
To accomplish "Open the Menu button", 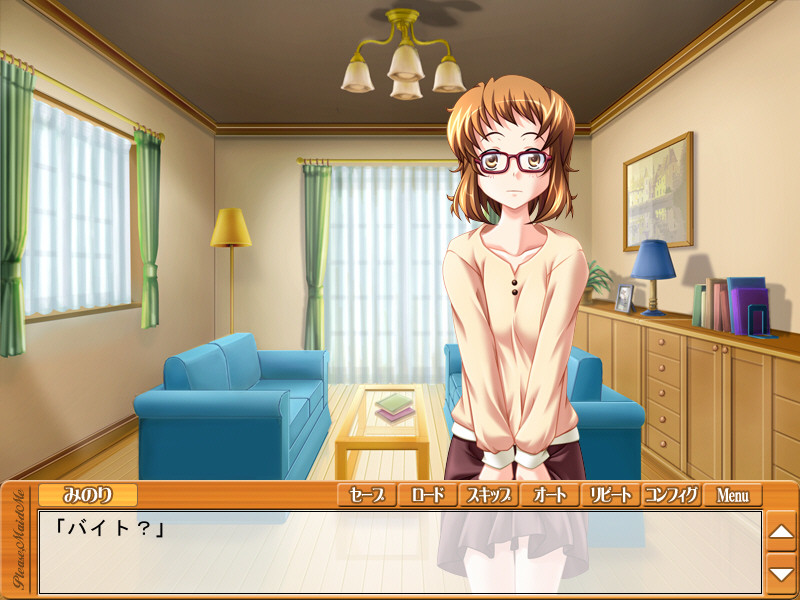I will coord(732,495).
